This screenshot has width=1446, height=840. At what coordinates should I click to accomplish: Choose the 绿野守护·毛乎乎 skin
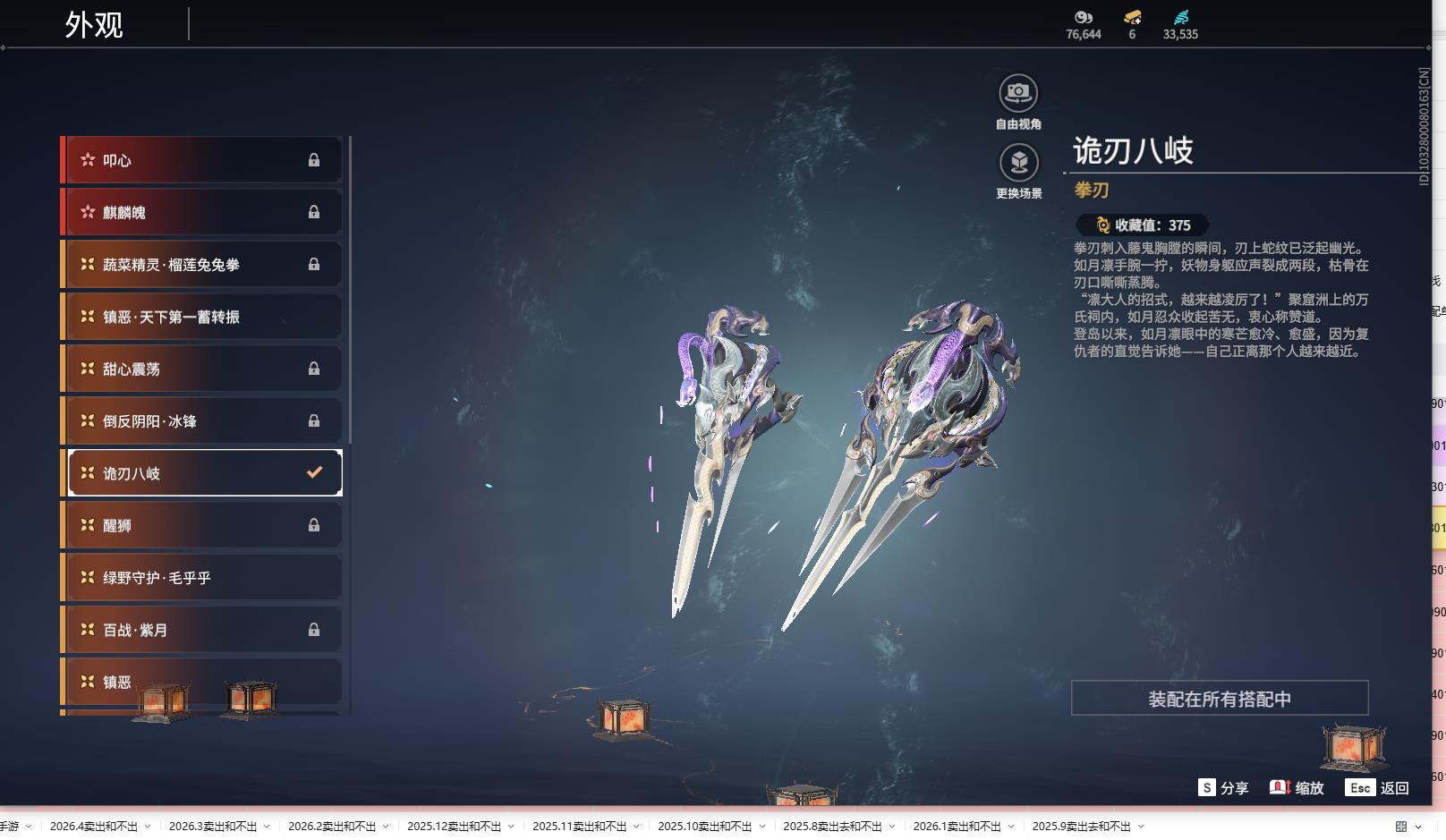pos(201,578)
